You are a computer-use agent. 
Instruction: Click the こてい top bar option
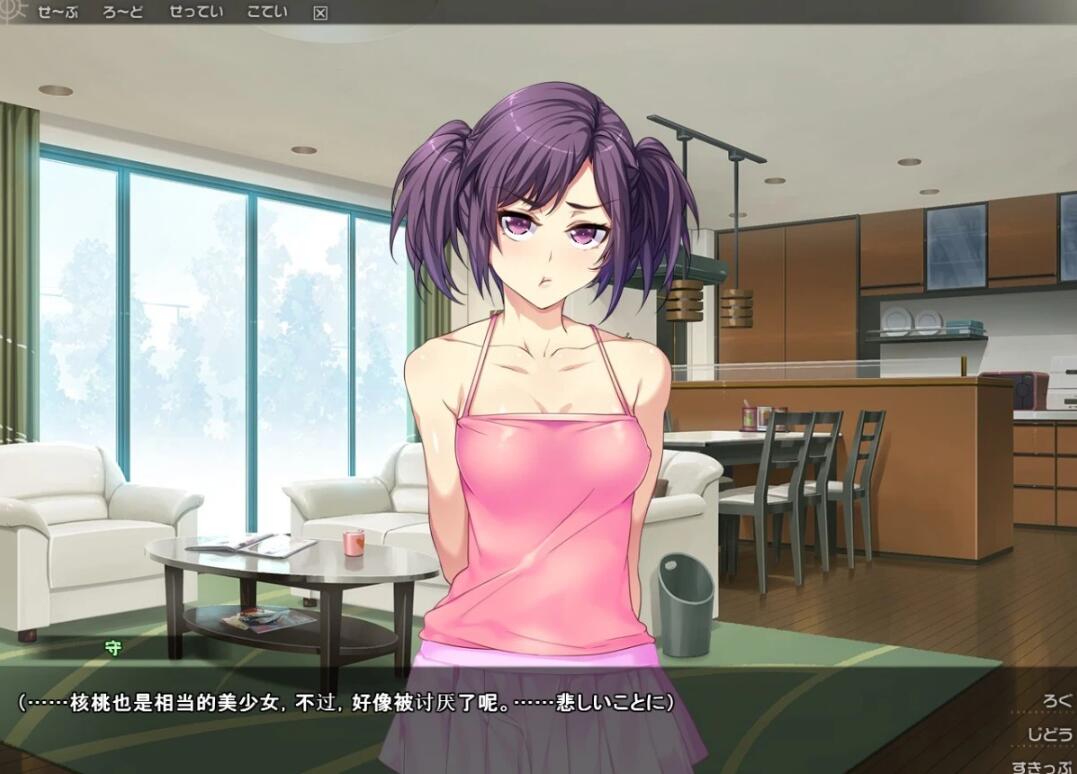pyautogui.click(x=267, y=12)
